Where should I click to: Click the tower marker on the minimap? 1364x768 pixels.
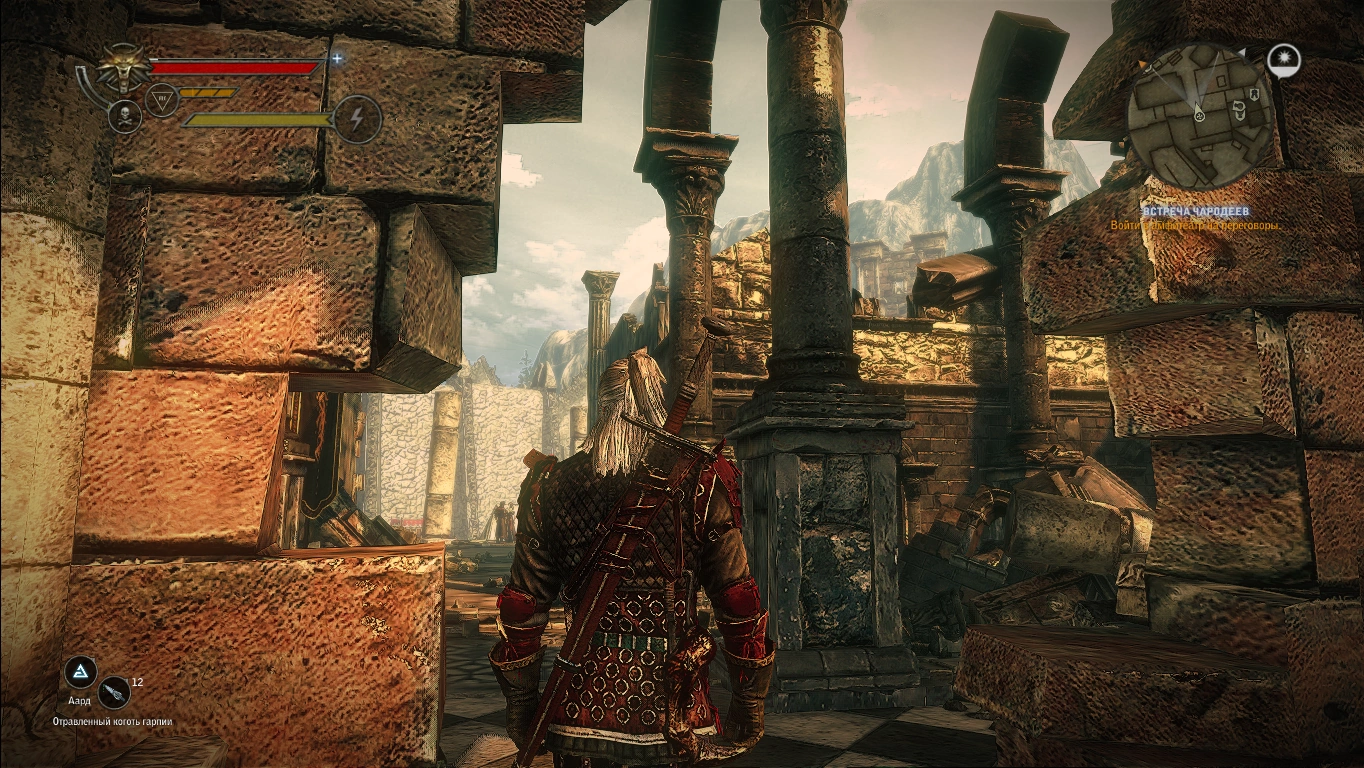1252,94
